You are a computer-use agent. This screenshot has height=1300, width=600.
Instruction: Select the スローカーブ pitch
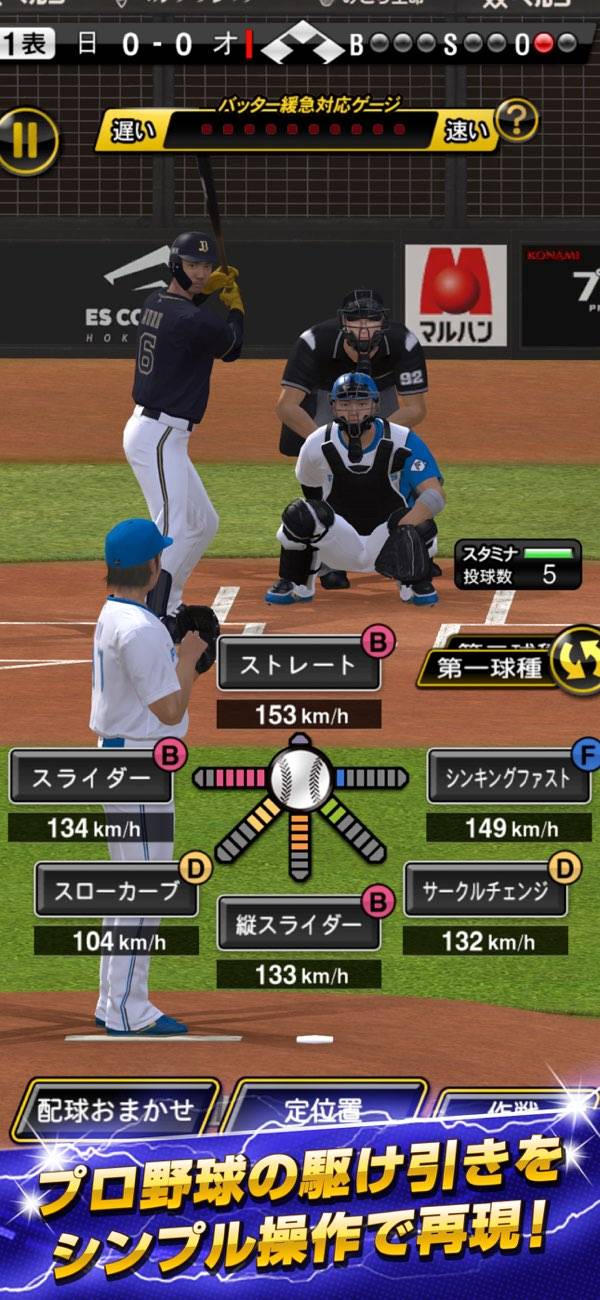pyautogui.click(x=116, y=891)
